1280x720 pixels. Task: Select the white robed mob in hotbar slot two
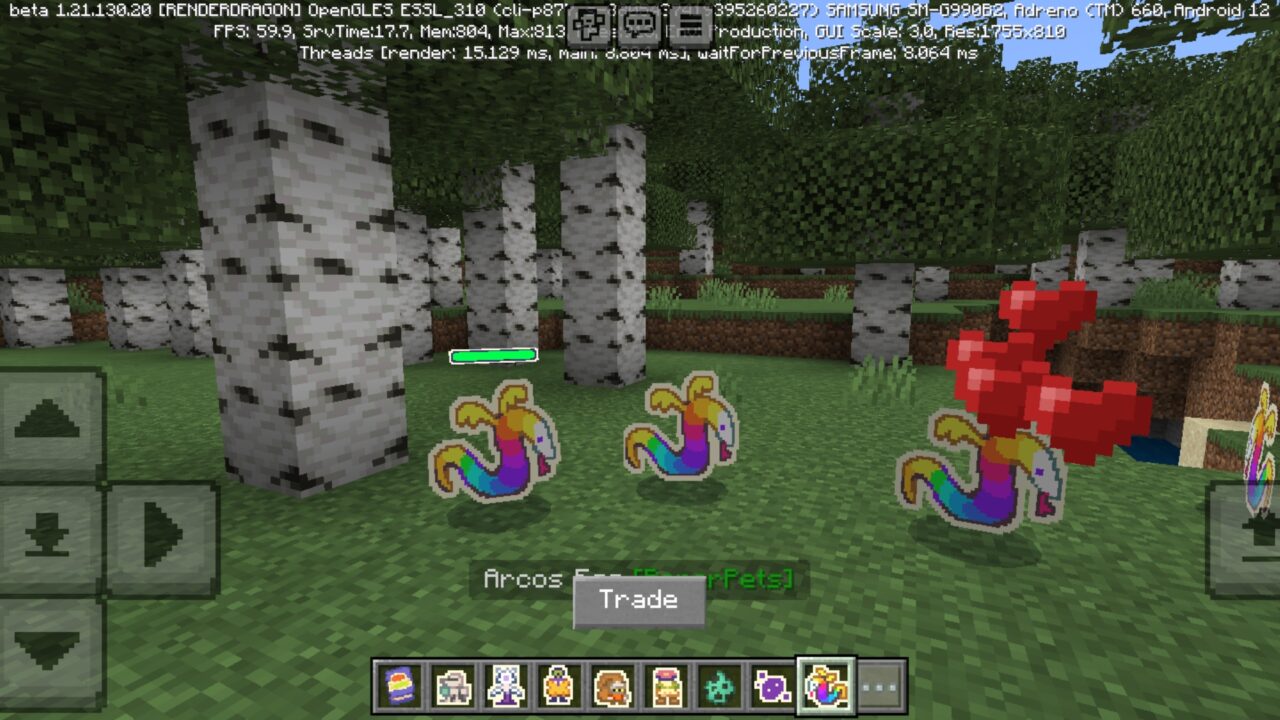451,684
